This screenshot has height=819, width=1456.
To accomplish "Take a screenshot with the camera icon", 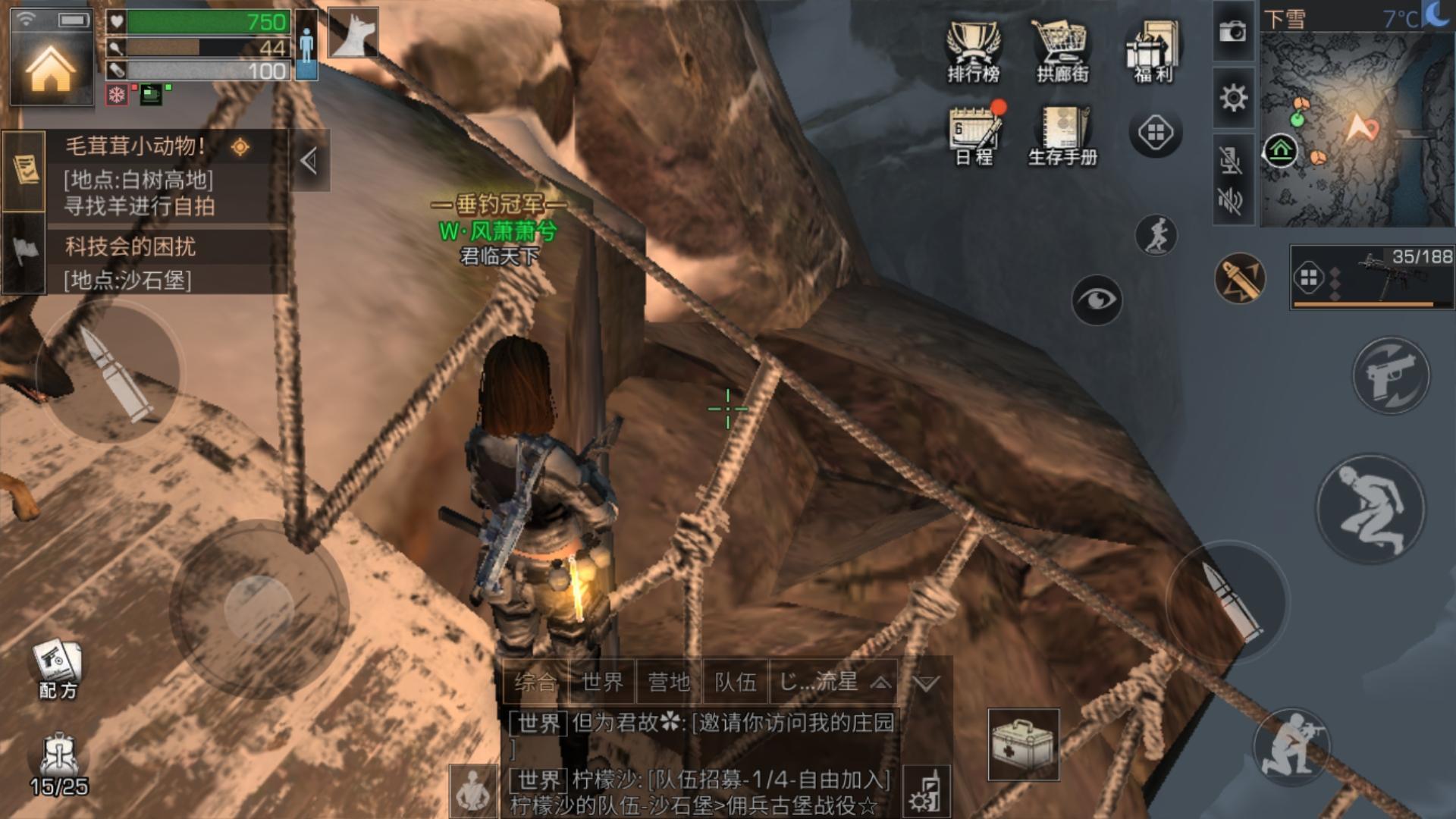I will click(x=1232, y=32).
